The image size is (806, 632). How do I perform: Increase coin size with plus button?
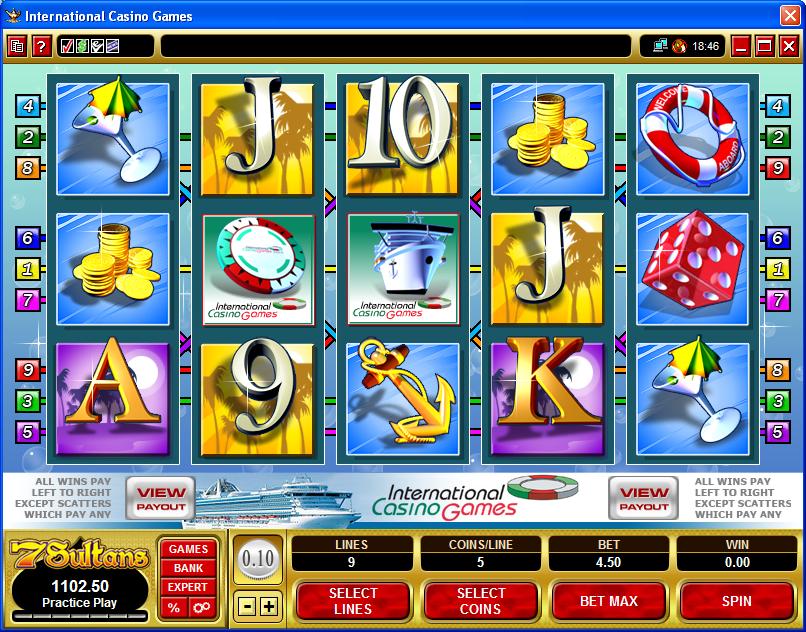[x=269, y=605]
